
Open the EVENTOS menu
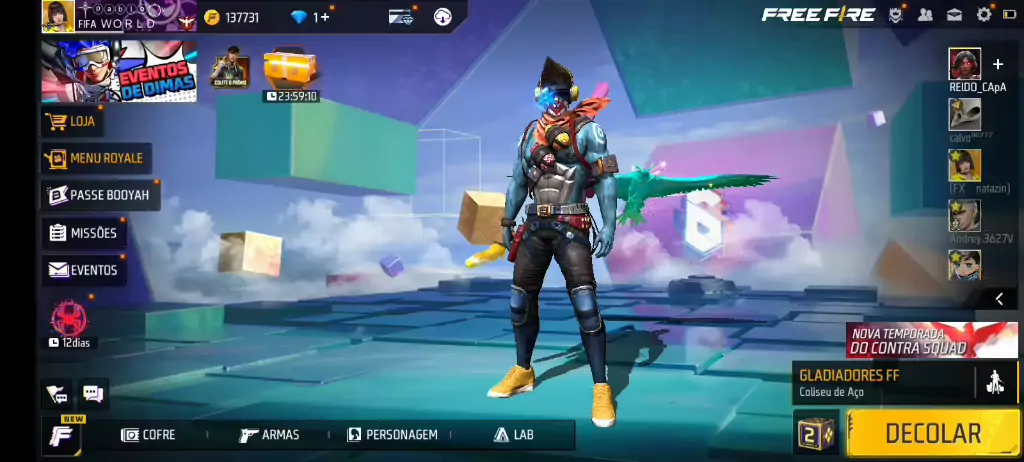click(x=84, y=270)
